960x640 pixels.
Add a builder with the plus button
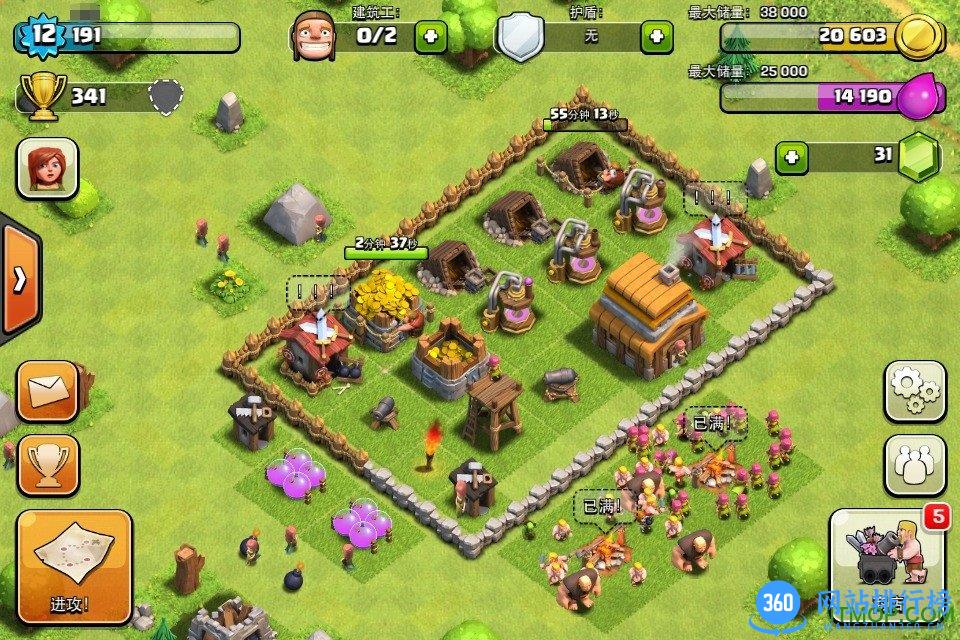coord(431,37)
